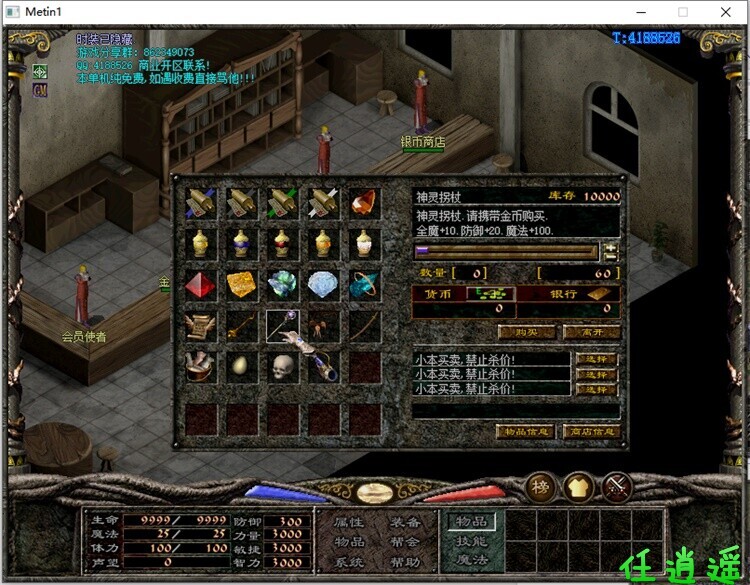This screenshot has width=750, height=585.
Task: Select the white diamond shop item
Action: pyautogui.click(x=324, y=285)
